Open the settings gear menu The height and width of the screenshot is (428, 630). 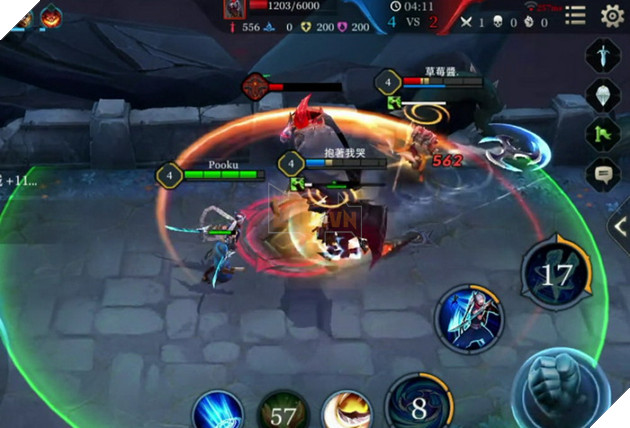[612, 15]
